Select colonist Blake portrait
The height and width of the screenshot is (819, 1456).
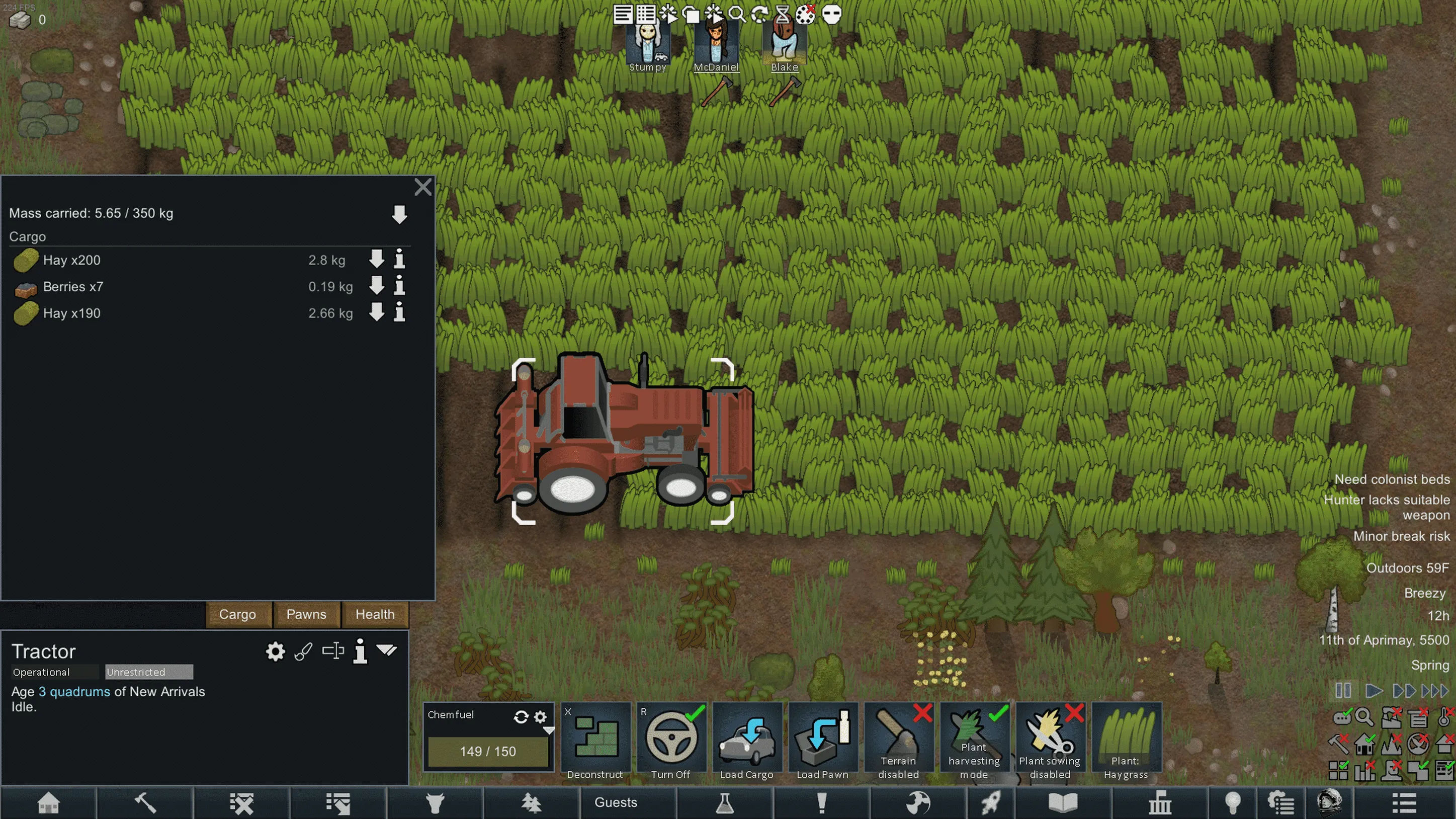[x=785, y=45]
